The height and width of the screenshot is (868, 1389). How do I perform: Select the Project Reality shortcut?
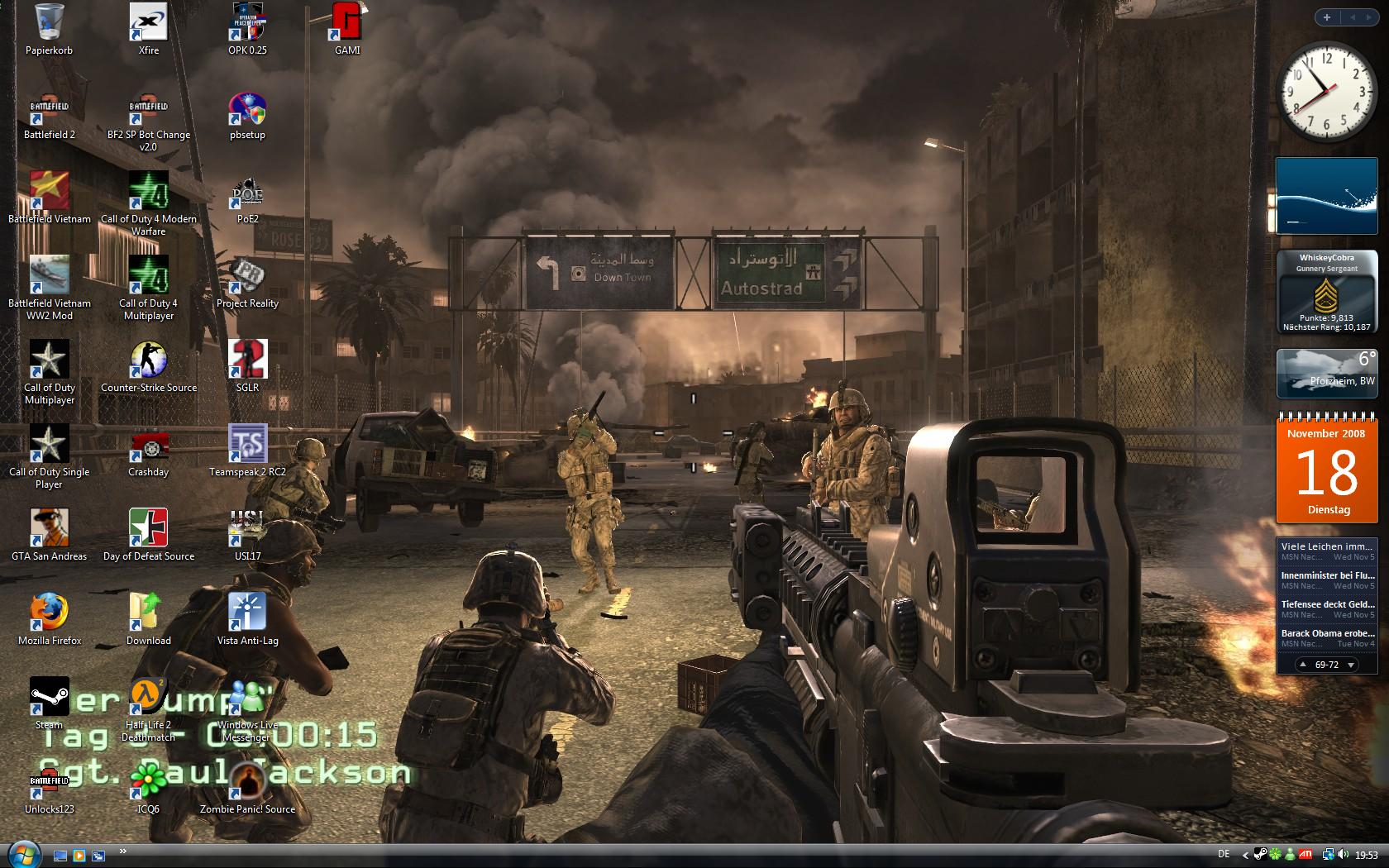coord(247,276)
